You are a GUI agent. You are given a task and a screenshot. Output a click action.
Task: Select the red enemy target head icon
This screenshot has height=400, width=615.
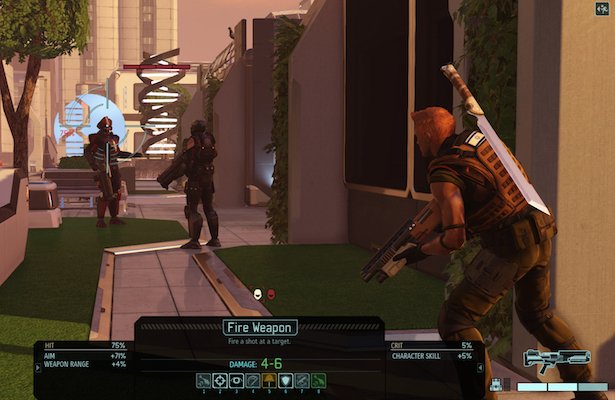pyautogui.click(x=271, y=294)
